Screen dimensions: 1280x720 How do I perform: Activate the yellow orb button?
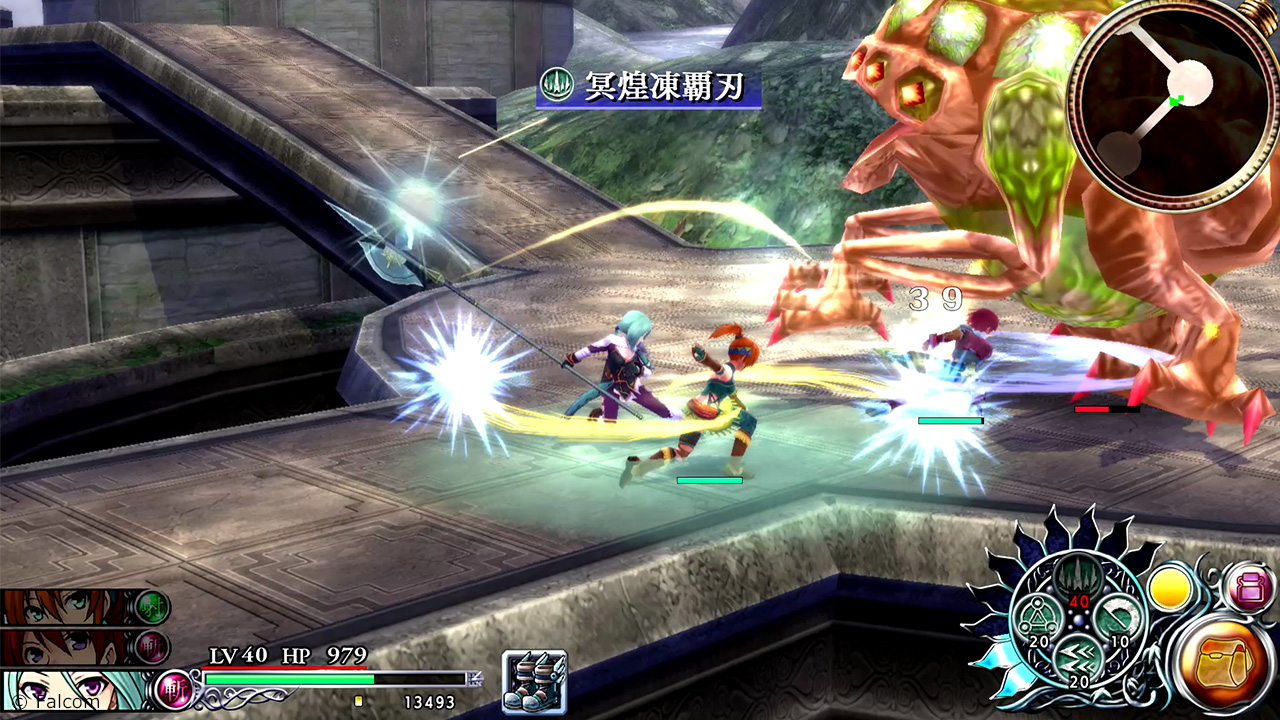(x=1168, y=588)
